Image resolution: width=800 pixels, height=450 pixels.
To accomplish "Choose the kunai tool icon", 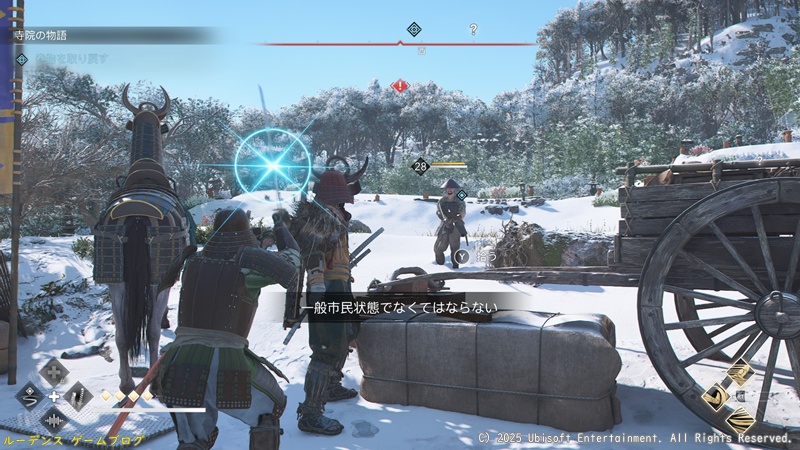I will [x=79, y=396].
